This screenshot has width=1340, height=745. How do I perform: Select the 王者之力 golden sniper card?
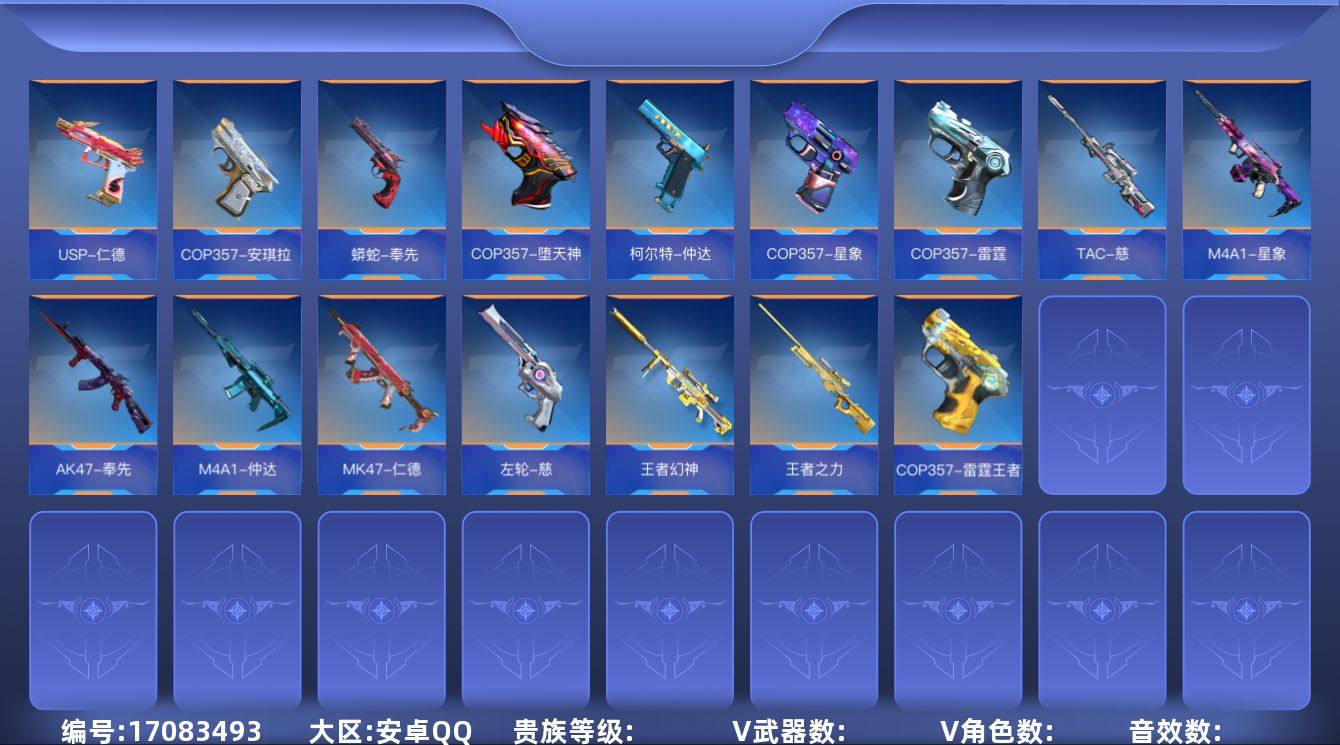pos(813,390)
